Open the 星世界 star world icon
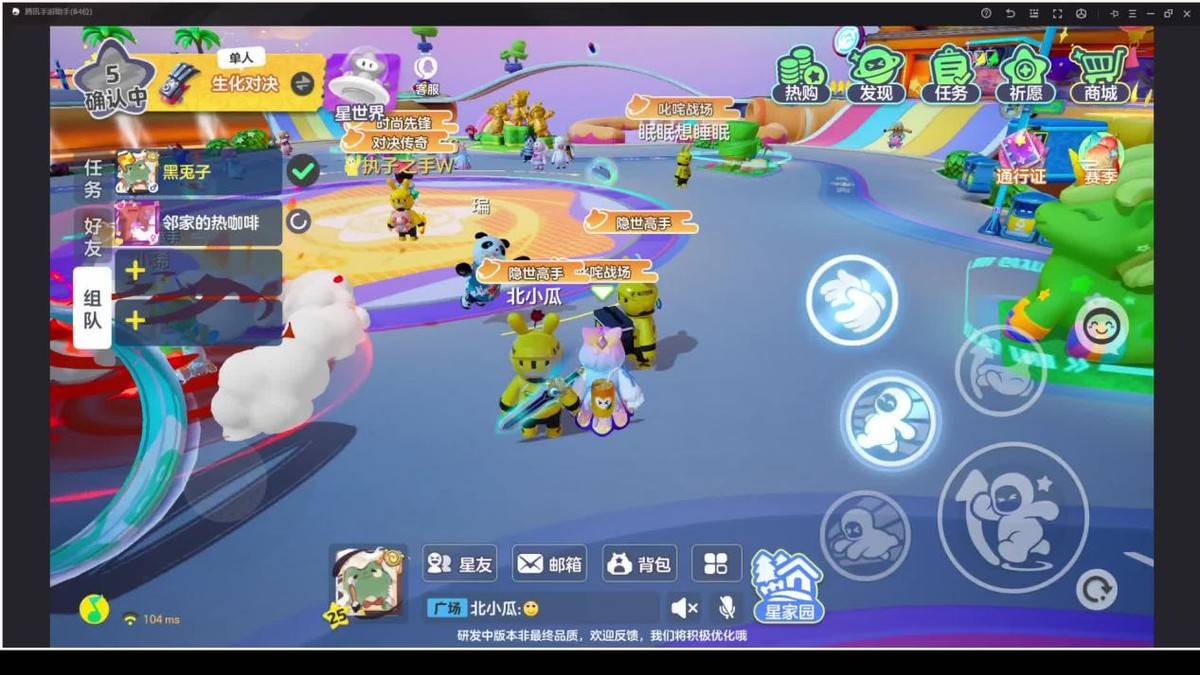This screenshot has height=675, width=1200. point(359,85)
